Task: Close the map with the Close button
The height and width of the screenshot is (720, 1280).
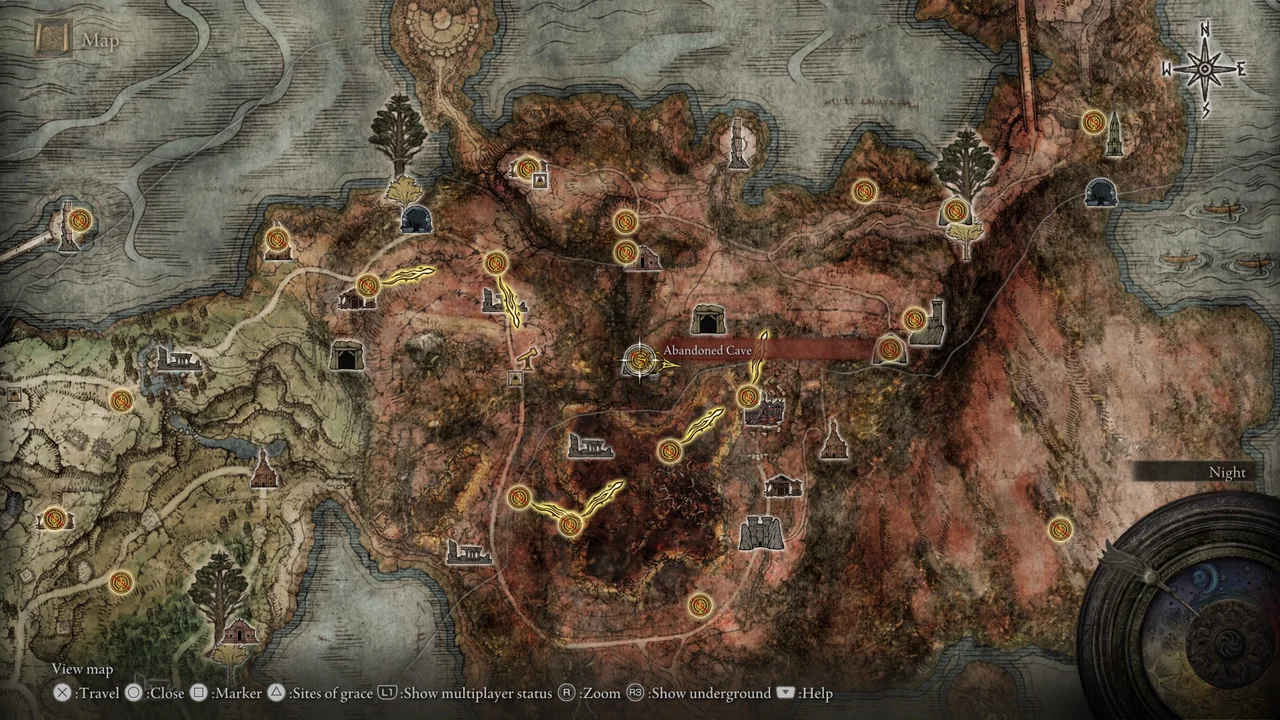Action: [x=133, y=693]
